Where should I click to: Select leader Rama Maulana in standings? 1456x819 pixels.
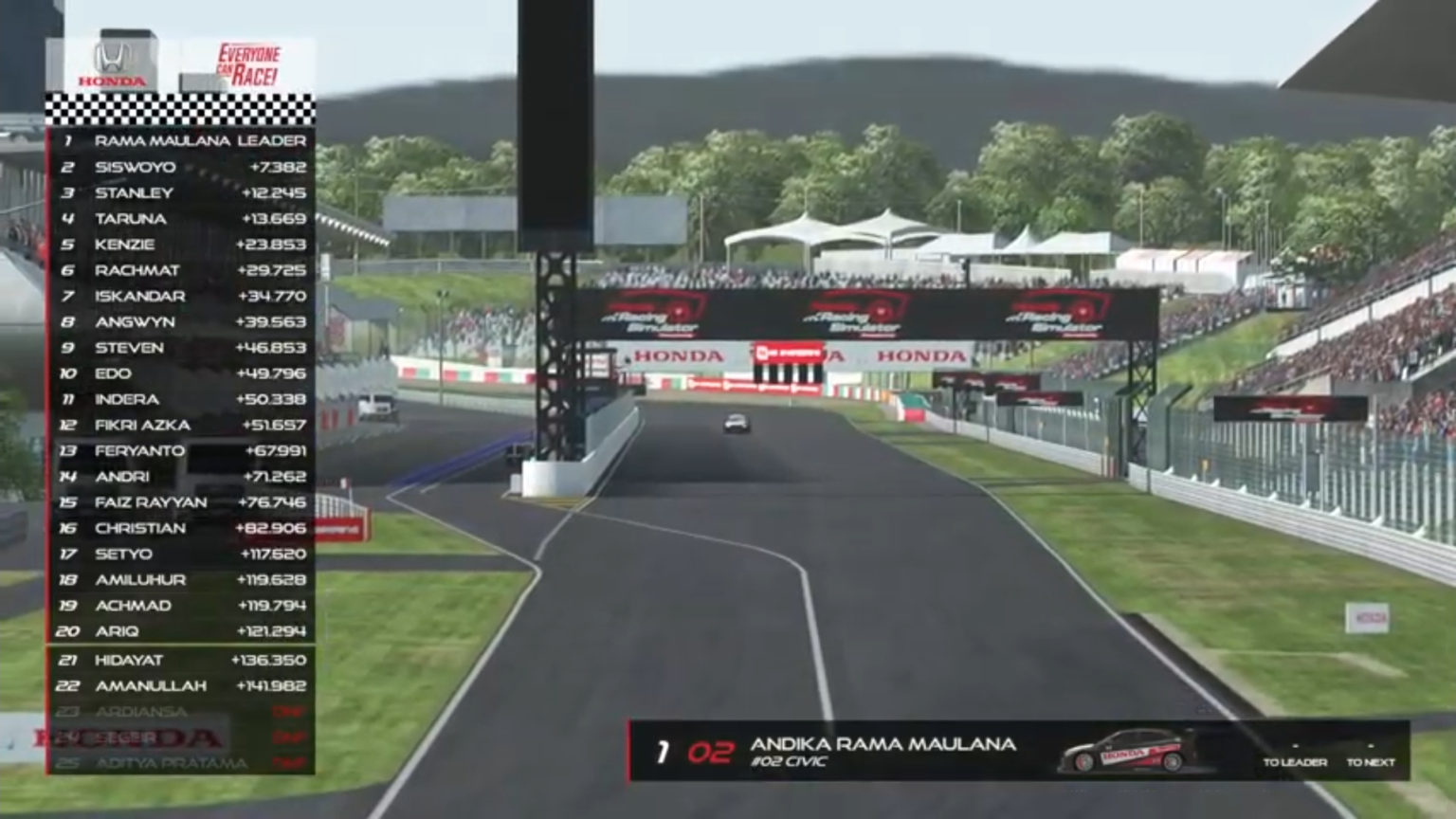[181, 141]
